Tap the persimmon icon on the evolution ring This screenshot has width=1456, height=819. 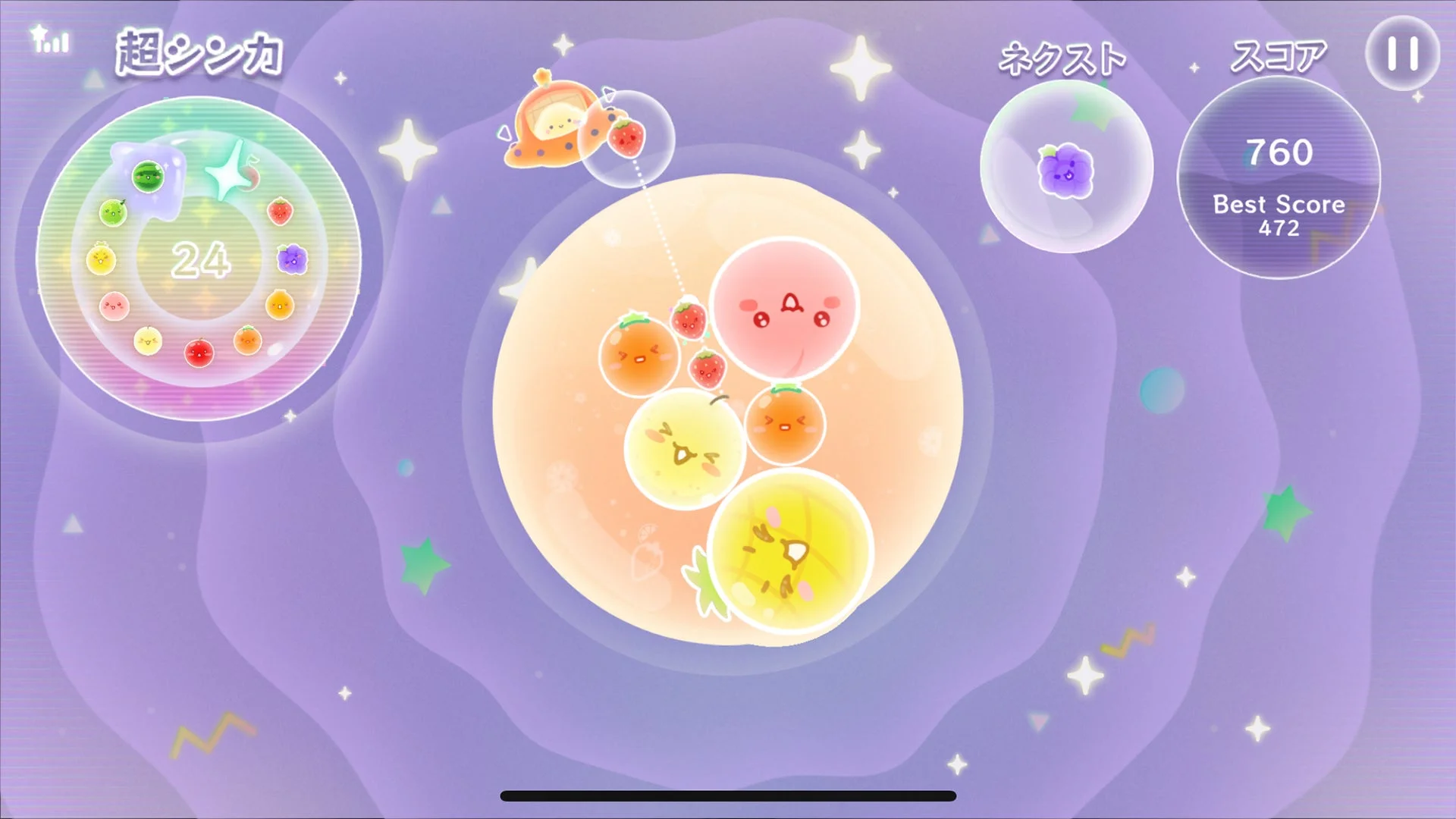[279, 304]
